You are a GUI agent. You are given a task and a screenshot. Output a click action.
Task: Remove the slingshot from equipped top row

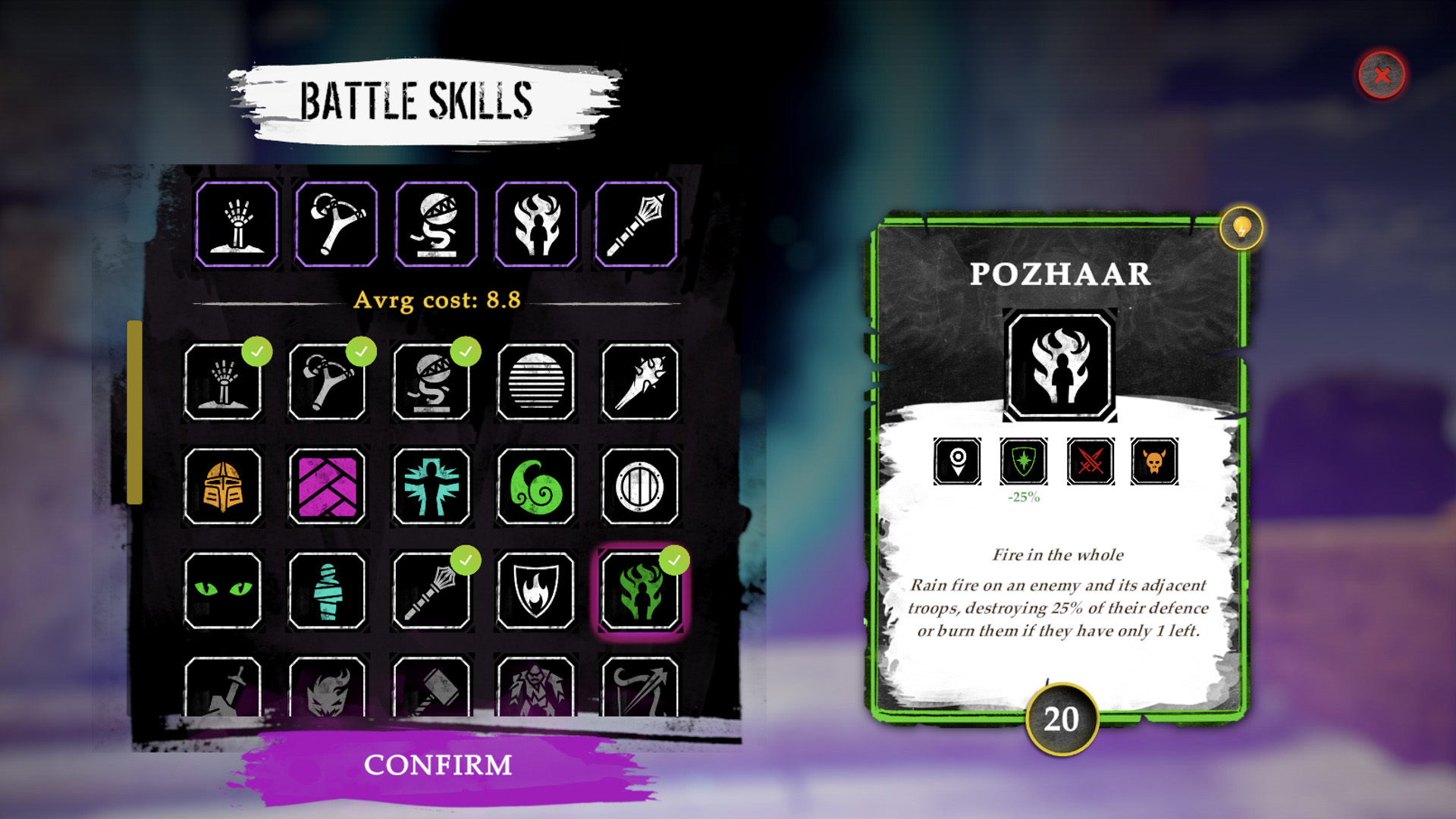(337, 224)
